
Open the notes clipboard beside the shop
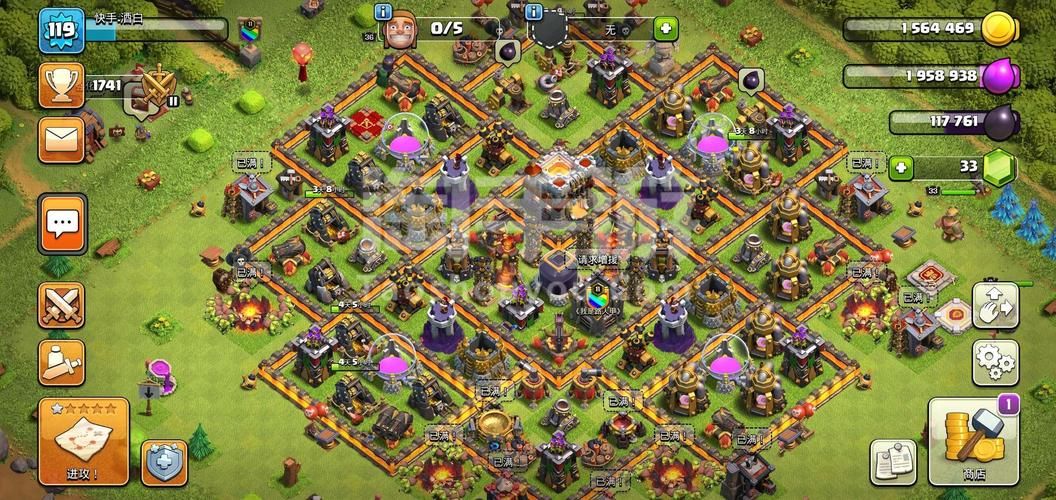tap(892, 461)
